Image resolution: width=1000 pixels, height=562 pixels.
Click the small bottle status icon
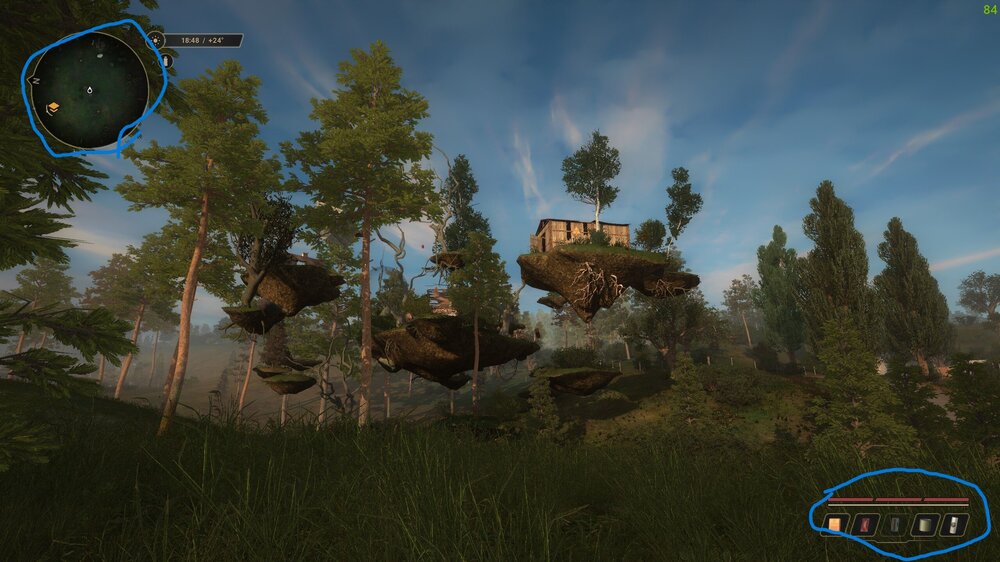[166, 61]
